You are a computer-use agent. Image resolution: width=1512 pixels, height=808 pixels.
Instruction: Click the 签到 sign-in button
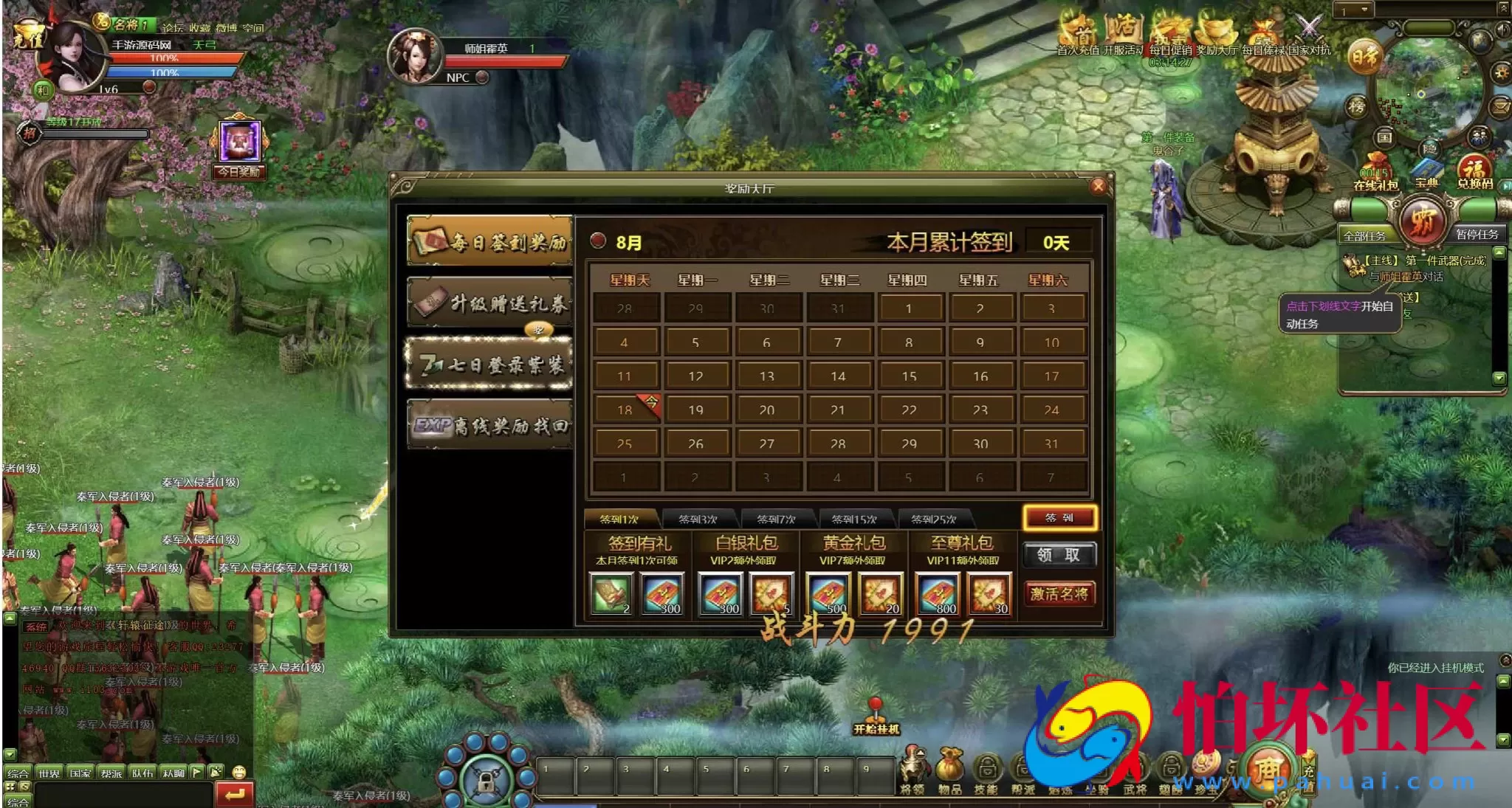pos(1059,518)
